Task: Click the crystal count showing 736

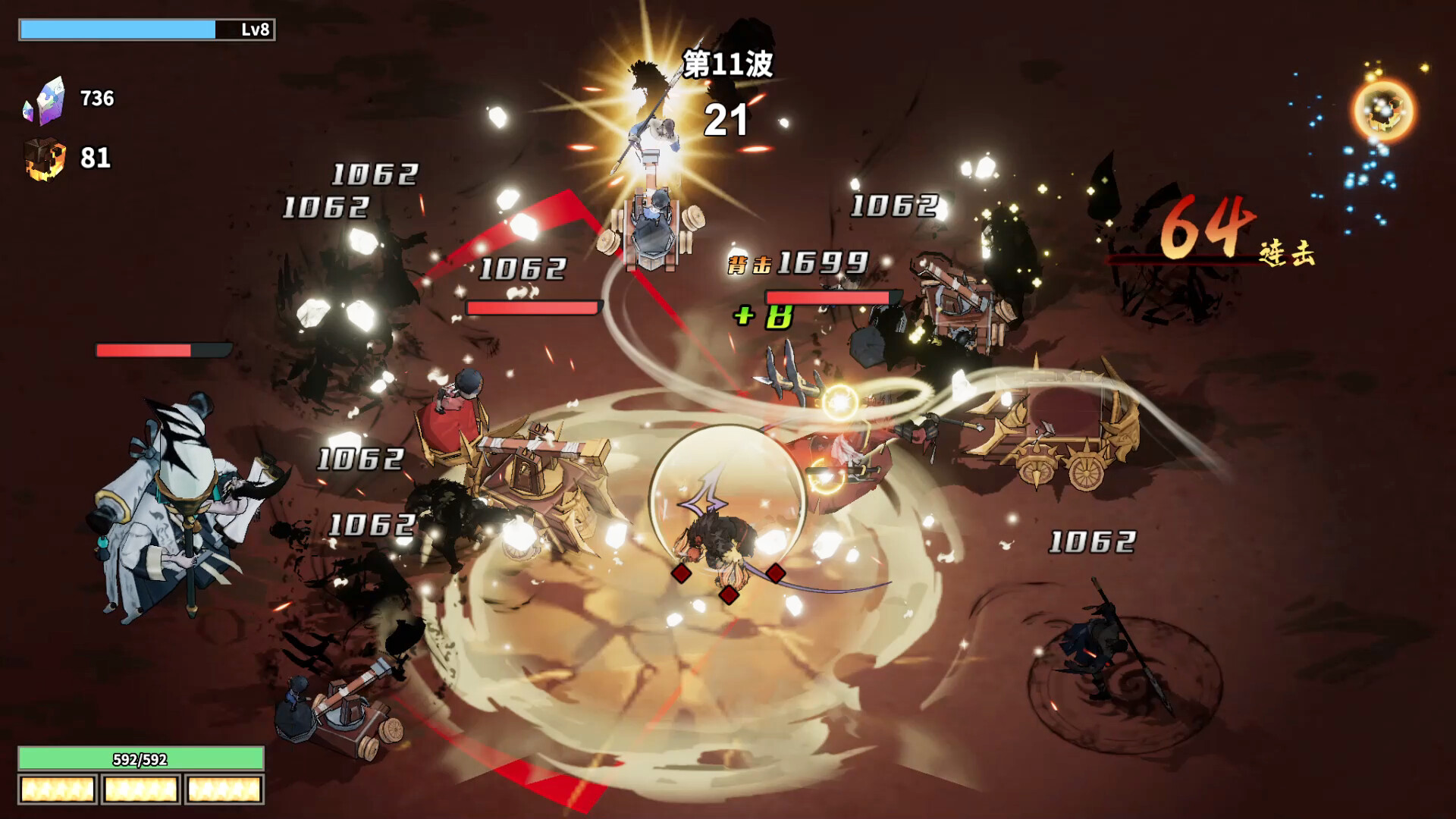Action: (x=96, y=97)
